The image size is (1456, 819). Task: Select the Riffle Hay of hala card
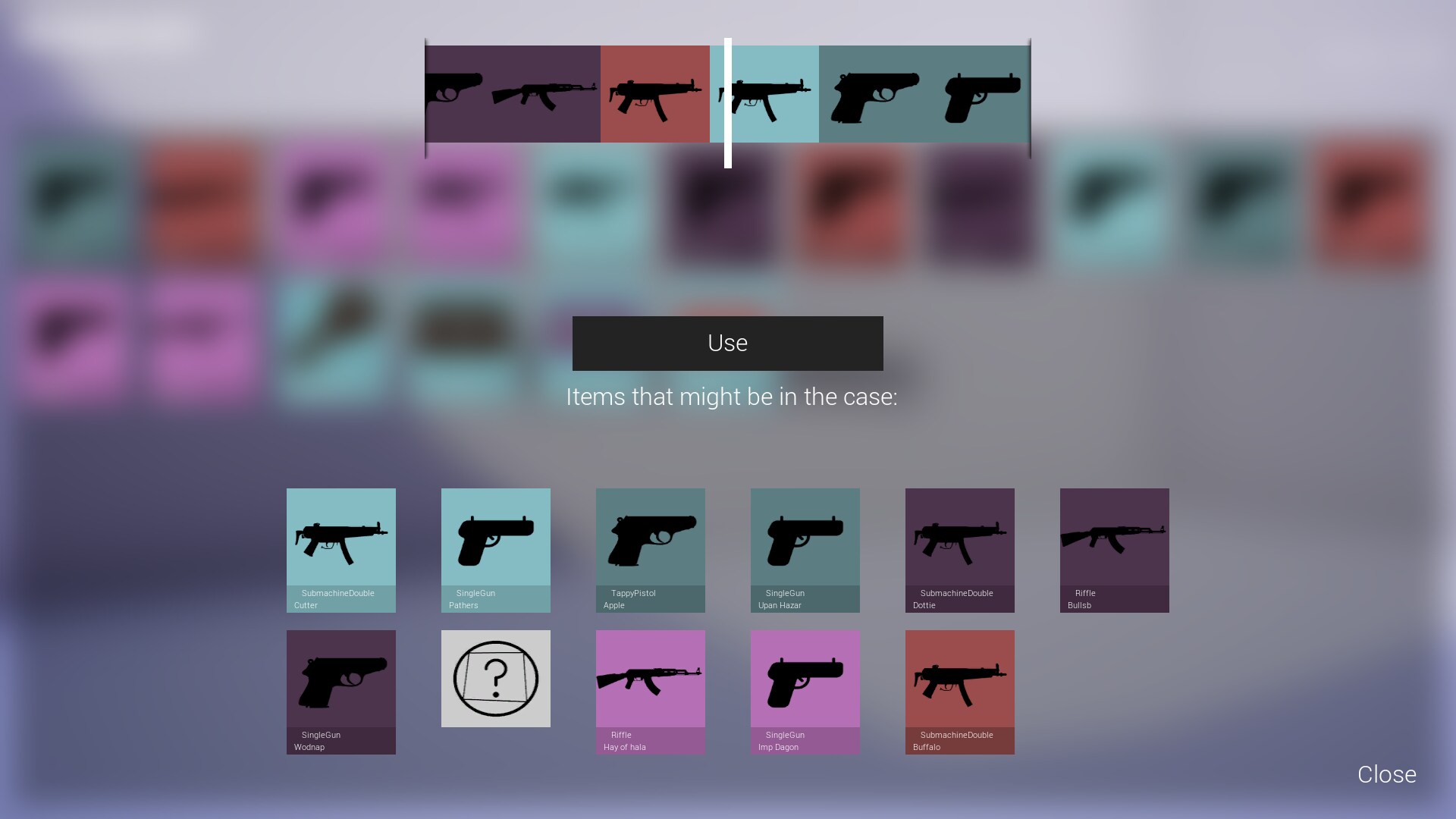pos(650,692)
